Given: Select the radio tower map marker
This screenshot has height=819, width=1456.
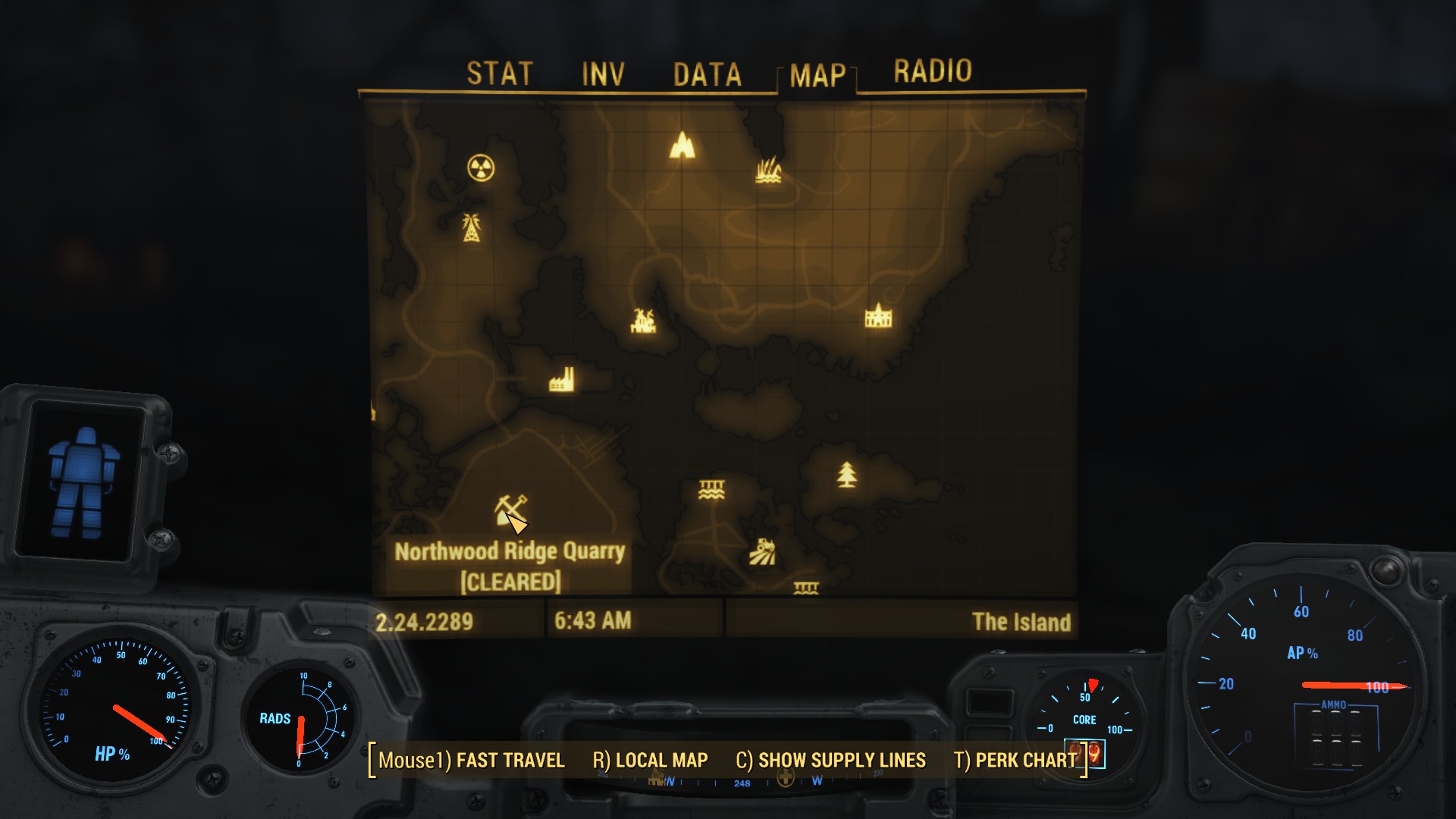Looking at the screenshot, I should point(471,227).
